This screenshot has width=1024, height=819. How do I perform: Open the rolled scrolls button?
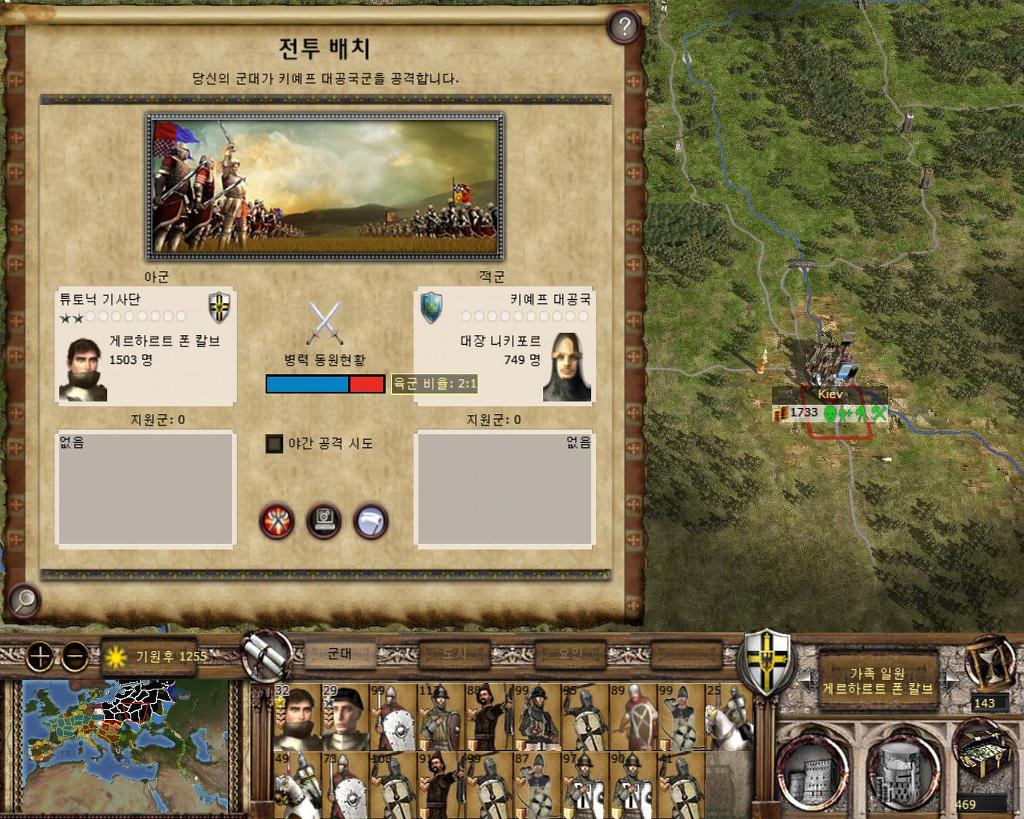266,657
